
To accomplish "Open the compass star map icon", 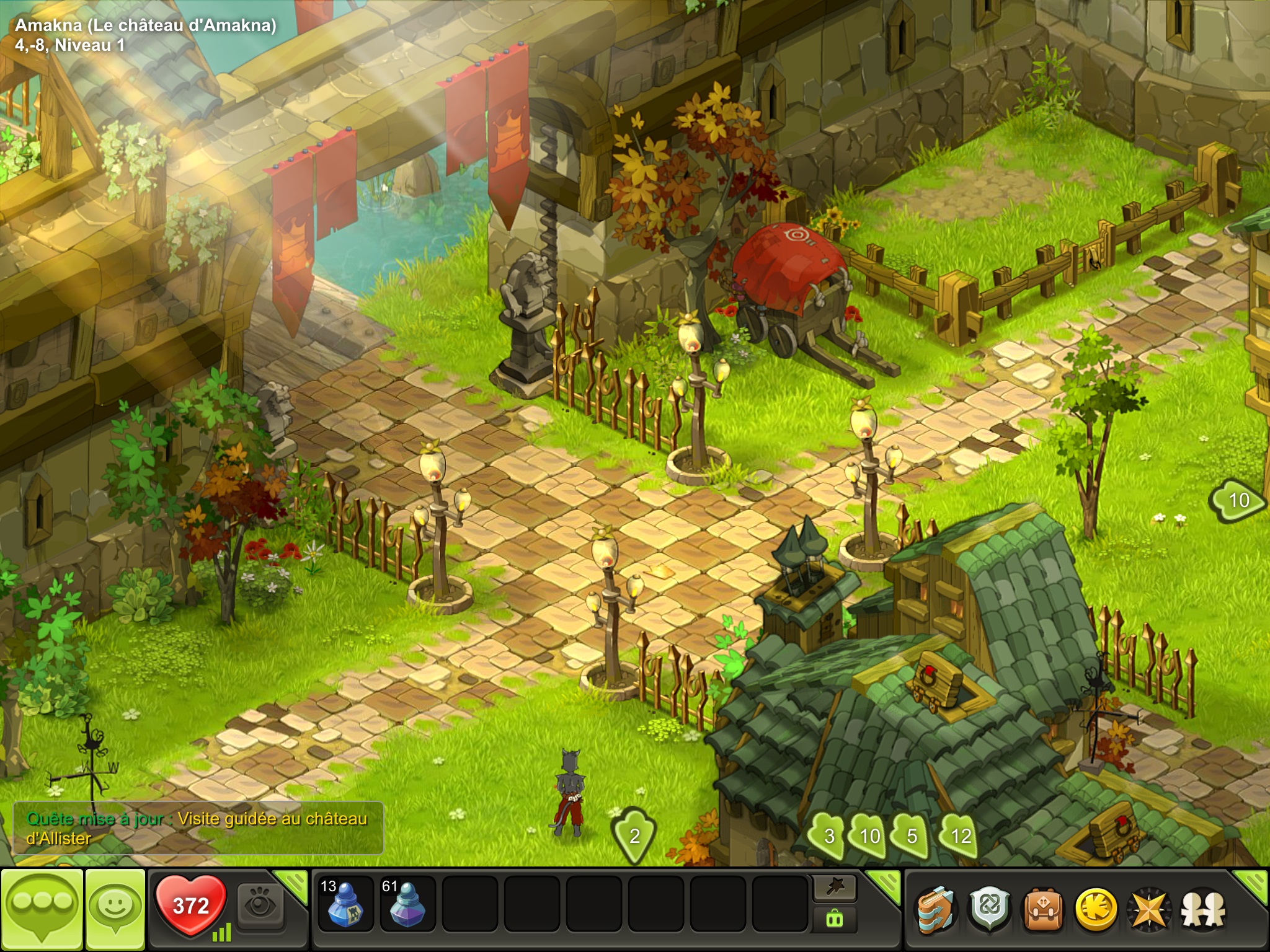I will click(1149, 910).
